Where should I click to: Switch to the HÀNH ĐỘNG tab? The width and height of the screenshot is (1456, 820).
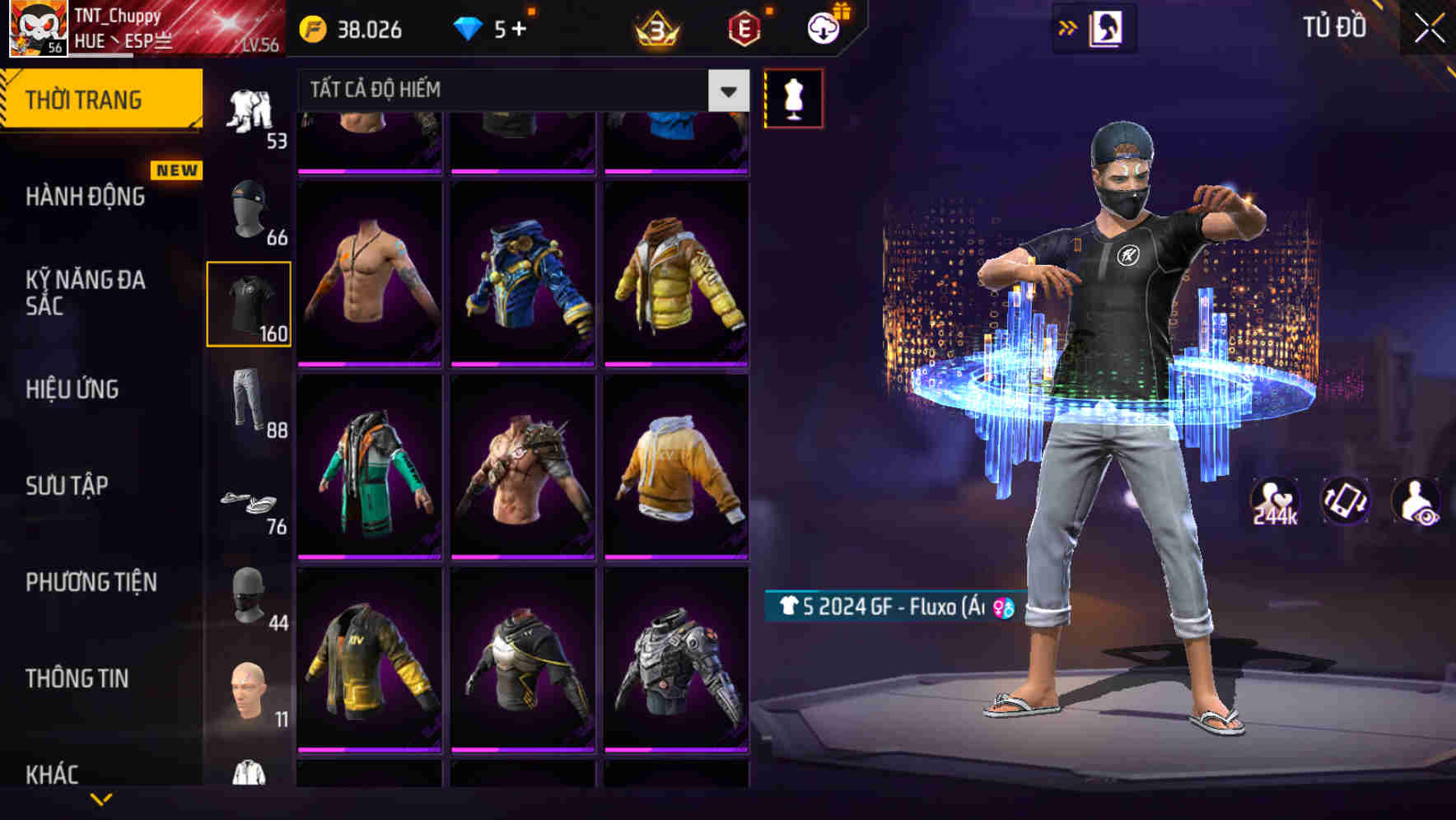point(87,198)
